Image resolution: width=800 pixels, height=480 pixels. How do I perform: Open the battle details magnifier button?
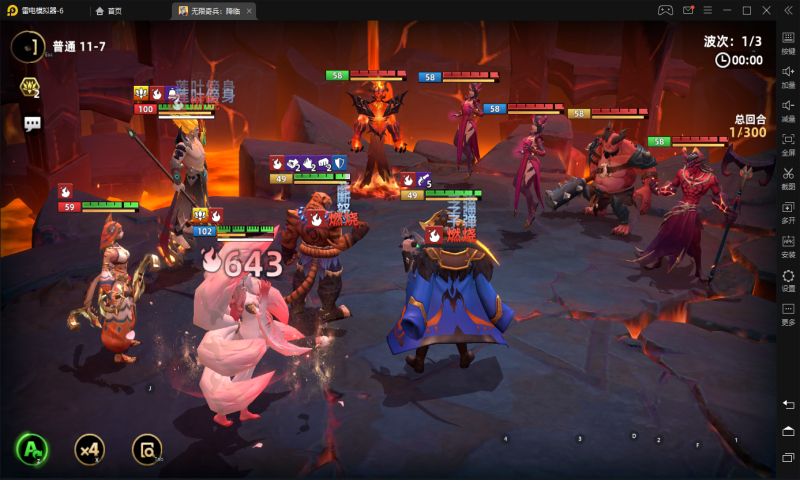coord(147,449)
